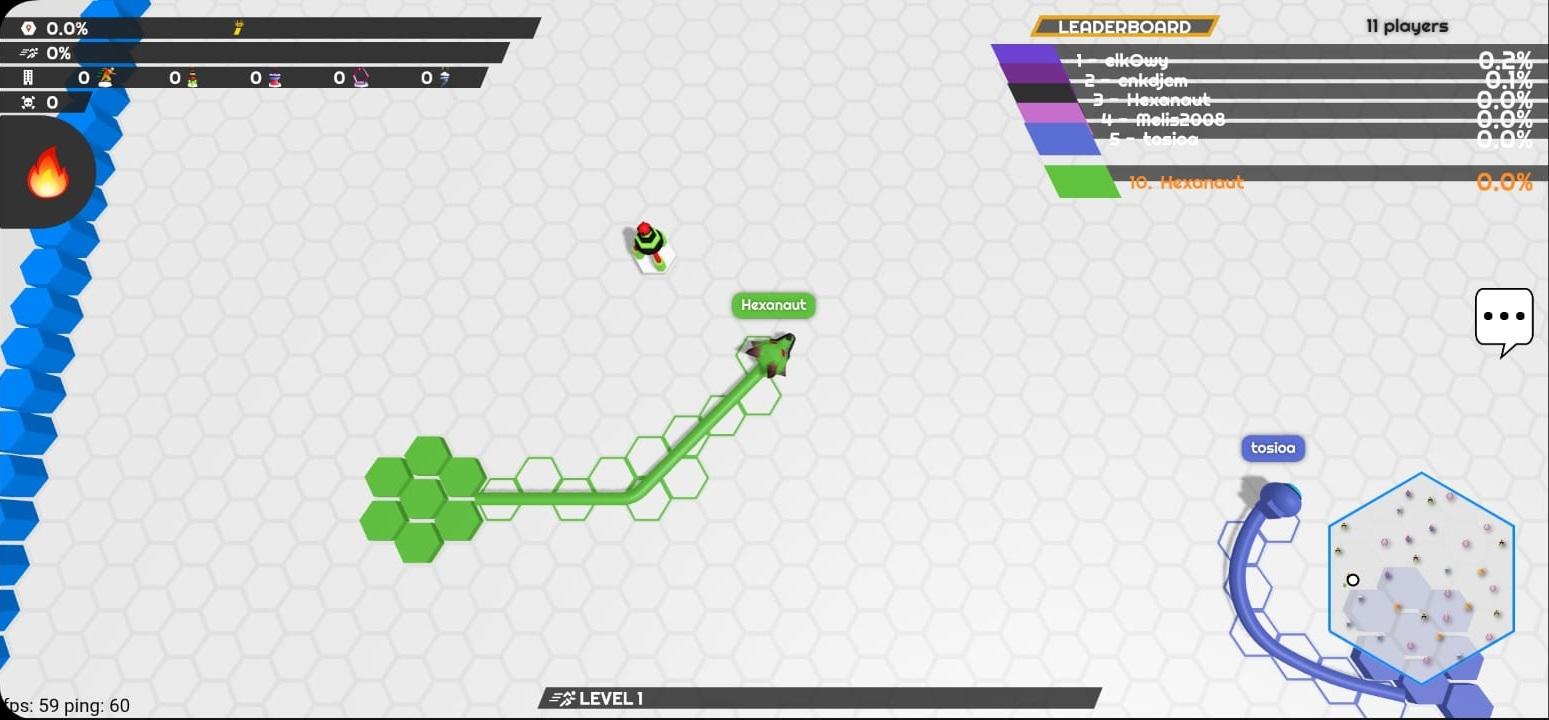Click the speed boost stat icon
Image resolution: width=1549 pixels, height=720 pixels.
click(28, 53)
